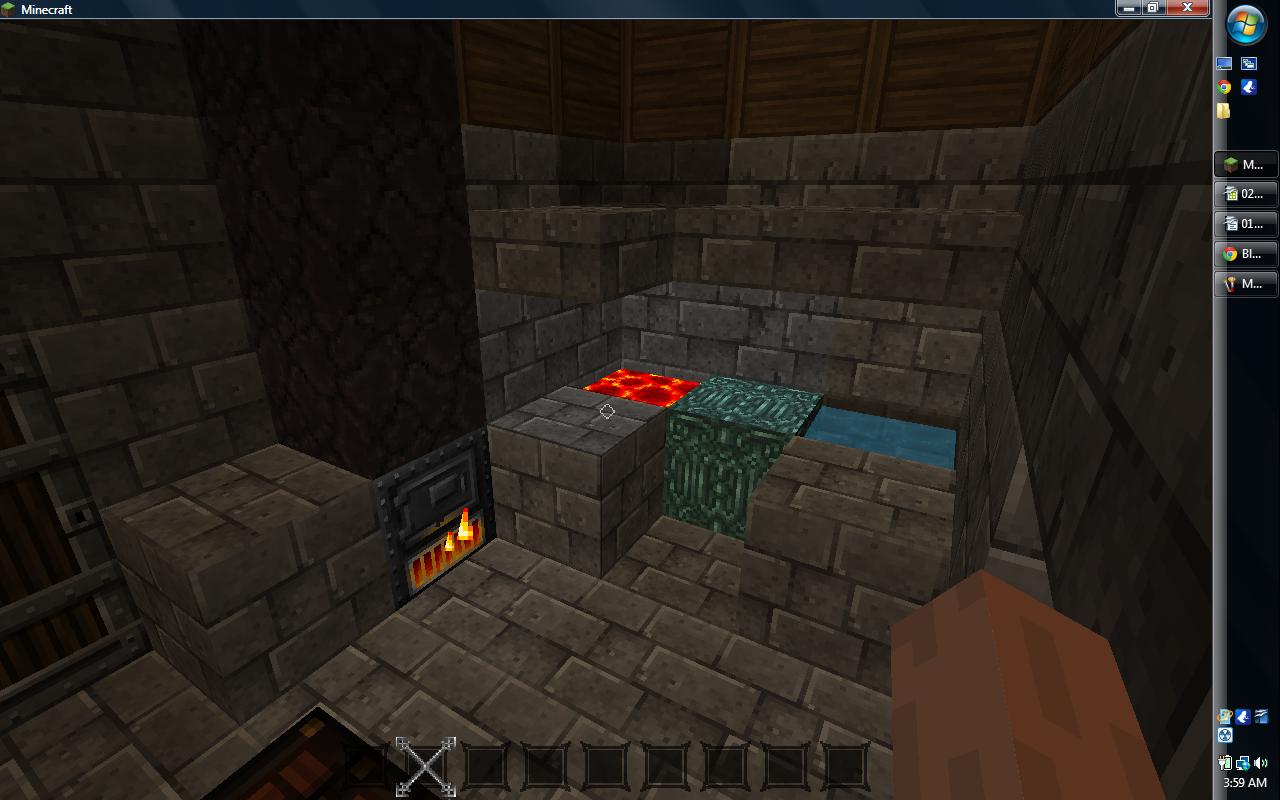Open the Chrome 'Bl...' window from the taskbar
This screenshot has height=800, width=1280.
click(x=1245, y=254)
